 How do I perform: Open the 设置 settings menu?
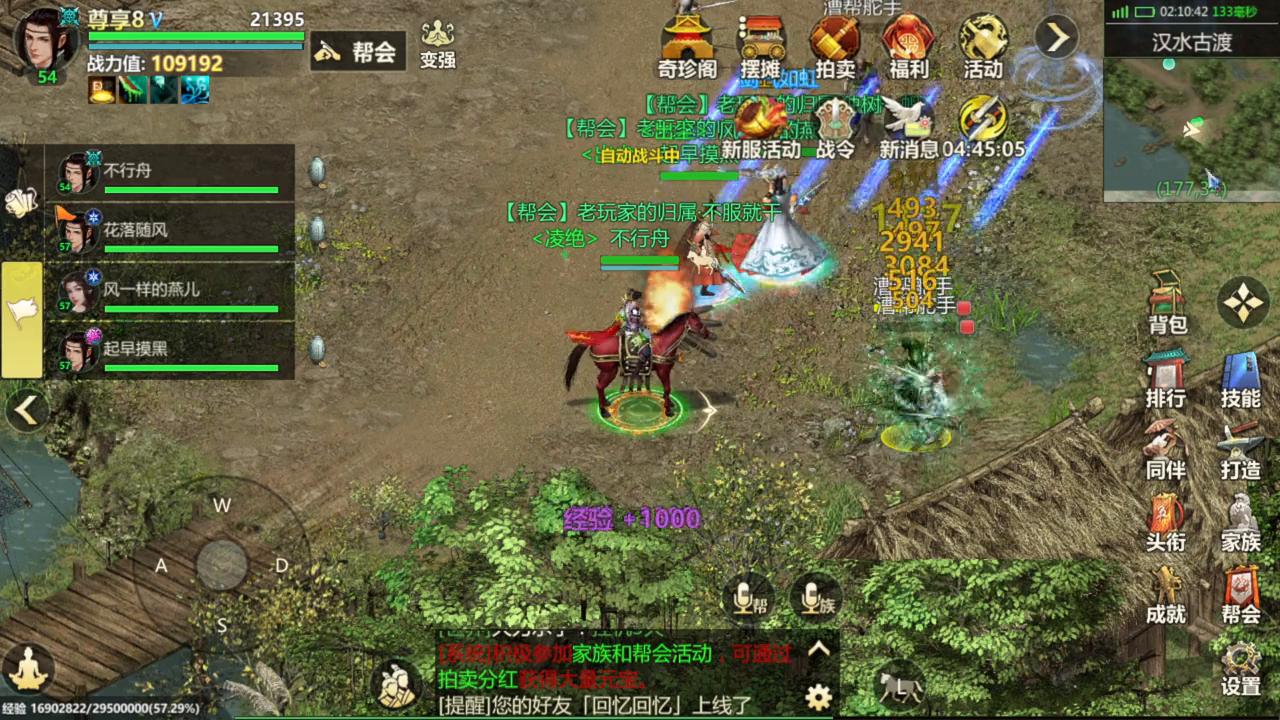coord(1240,668)
